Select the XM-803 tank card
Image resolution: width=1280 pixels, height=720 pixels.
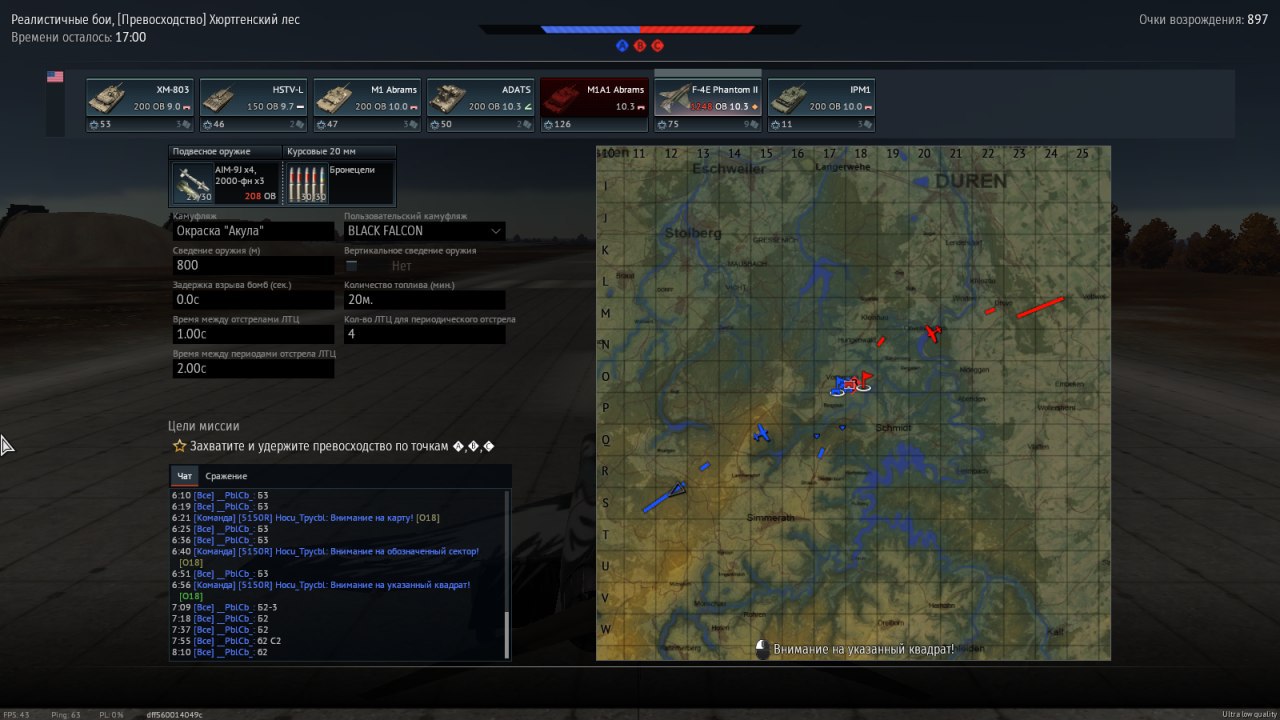coord(140,105)
